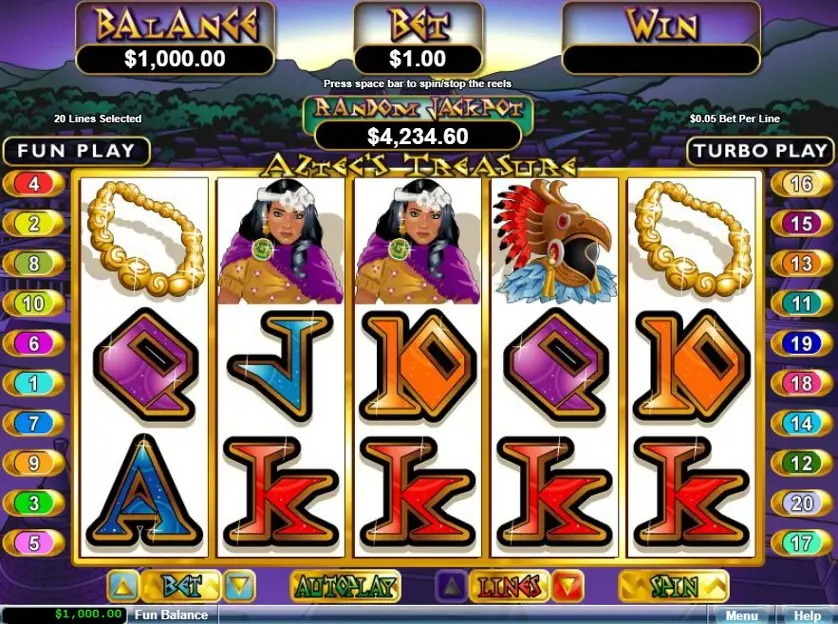Choose payline 10 marker
This screenshot has height=624, width=838.
click(33, 303)
